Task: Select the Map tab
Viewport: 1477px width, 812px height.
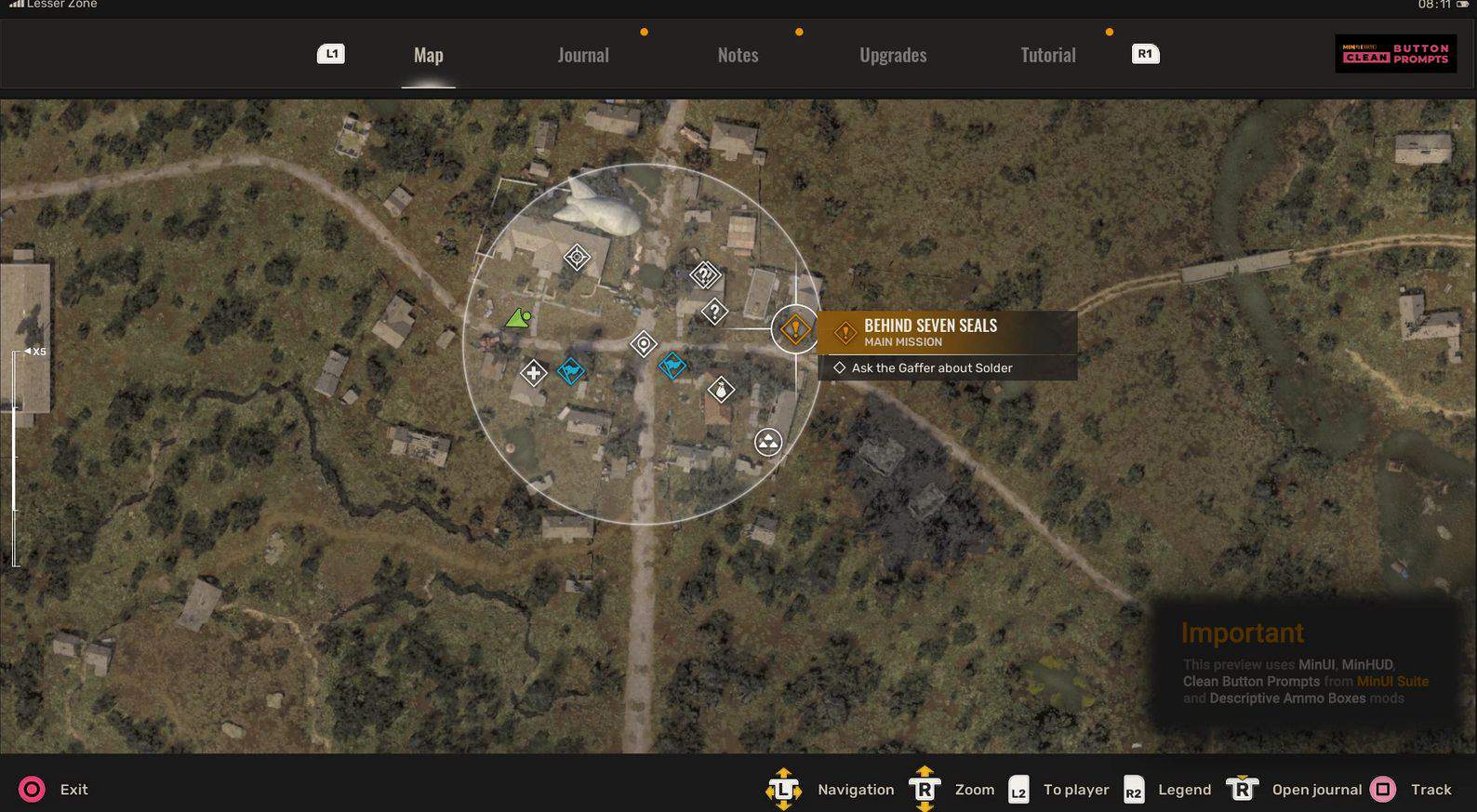Action: tap(428, 55)
